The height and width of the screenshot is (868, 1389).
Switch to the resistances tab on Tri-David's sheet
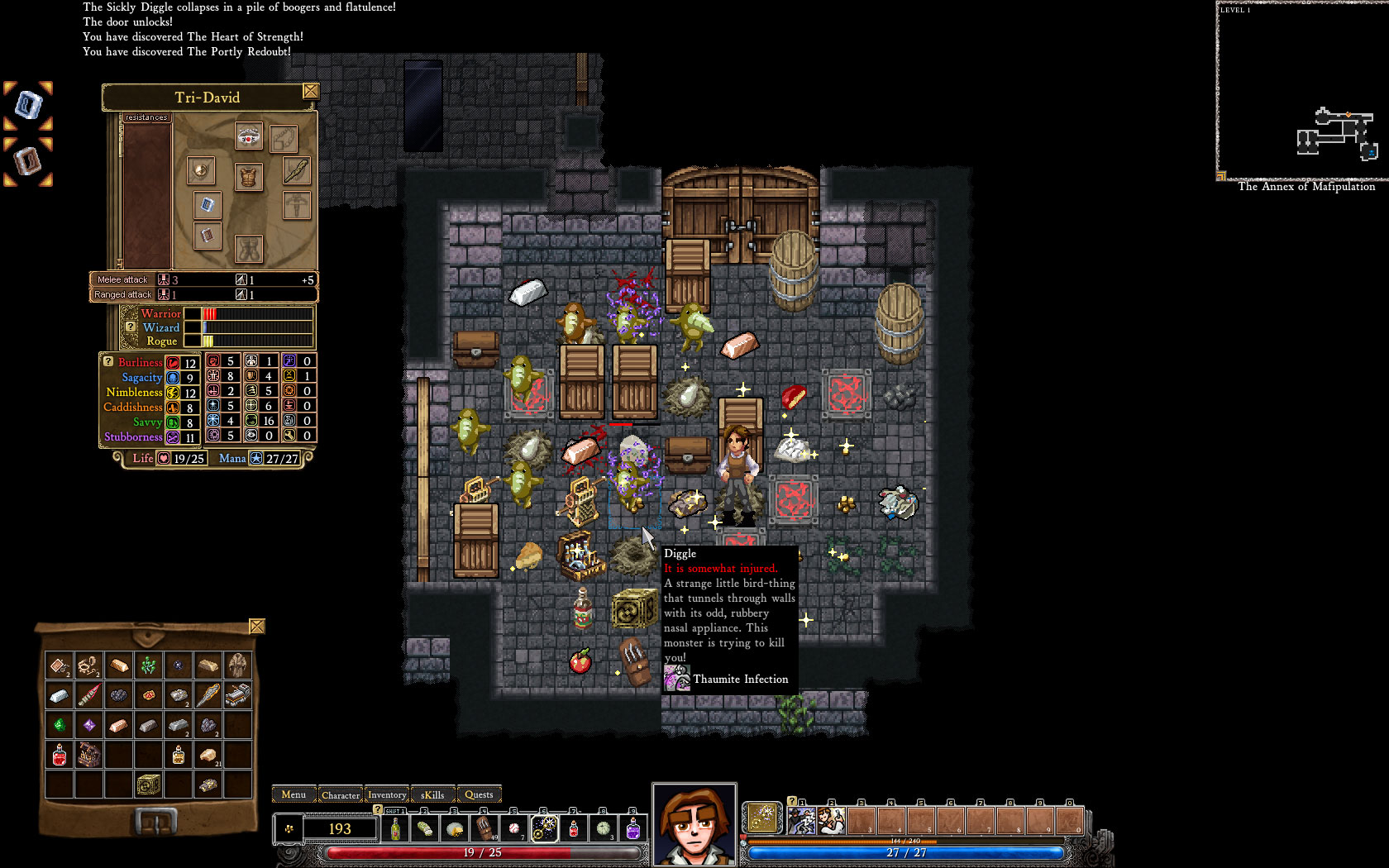(x=147, y=117)
